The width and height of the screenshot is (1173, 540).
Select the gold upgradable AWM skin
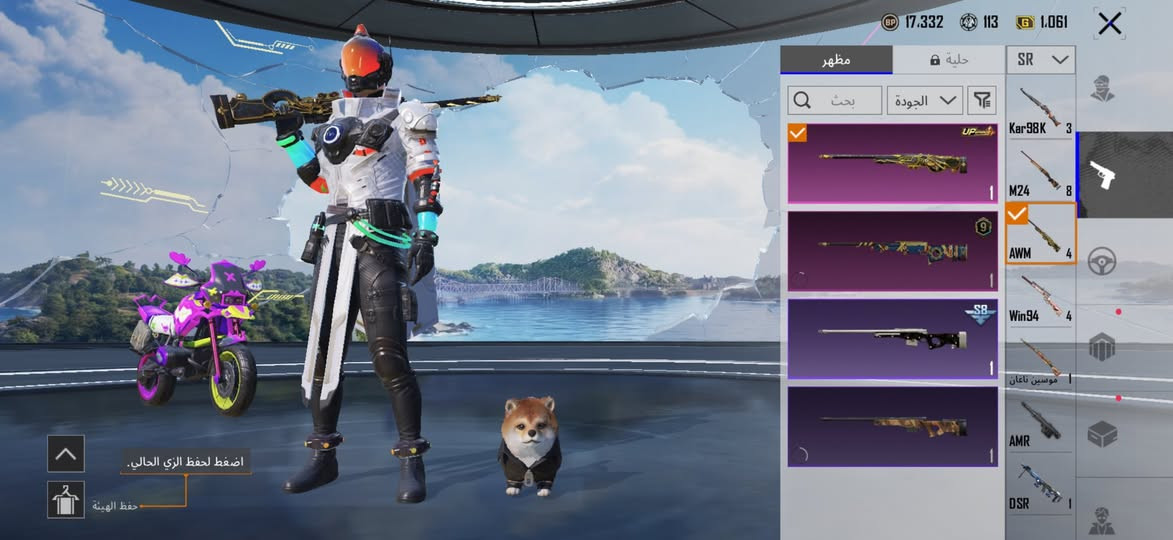pyautogui.click(x=893, y=163)
